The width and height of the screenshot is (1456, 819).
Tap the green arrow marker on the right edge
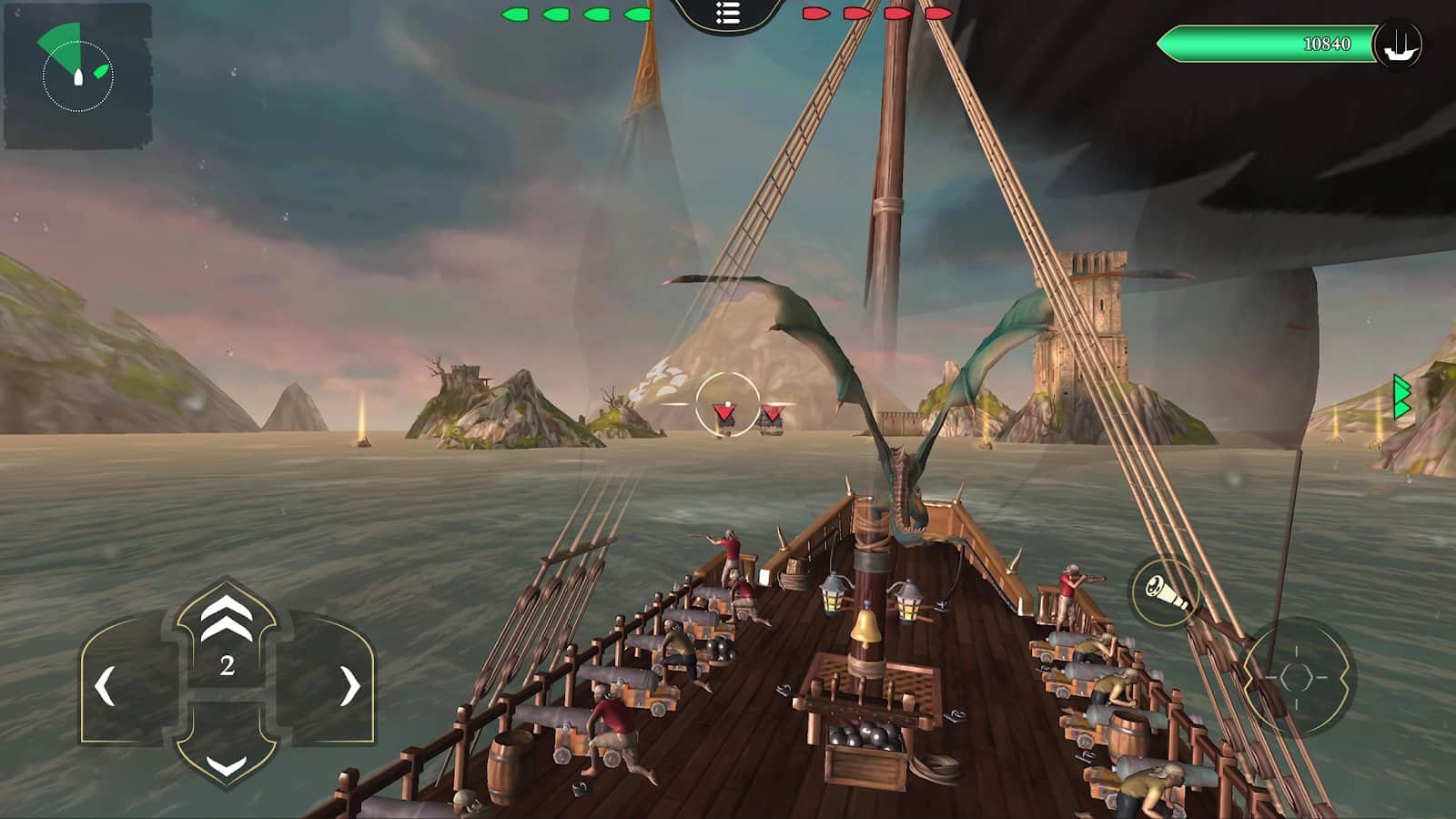1402,398
